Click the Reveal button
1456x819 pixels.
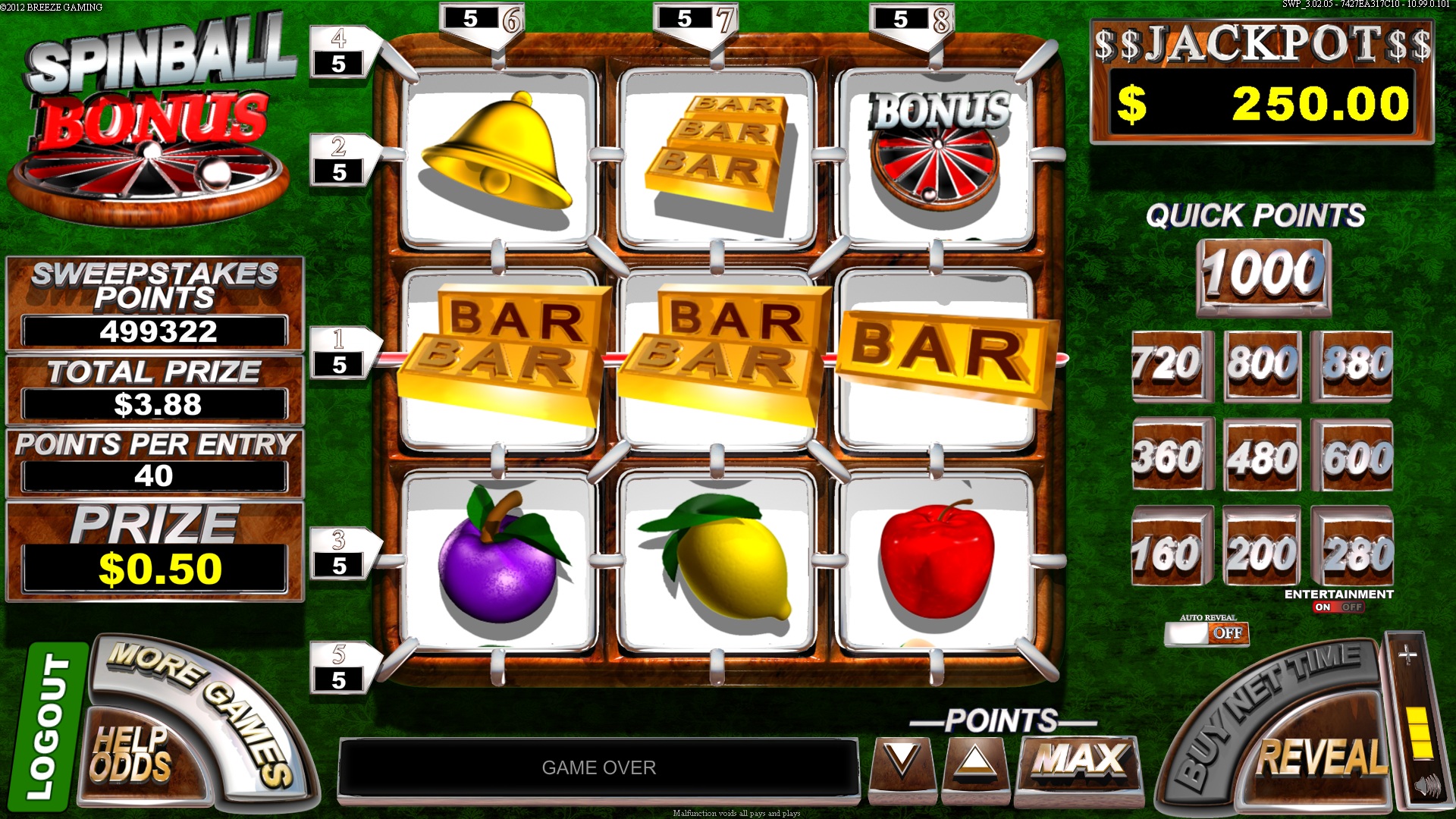[x=1321, y=757]
